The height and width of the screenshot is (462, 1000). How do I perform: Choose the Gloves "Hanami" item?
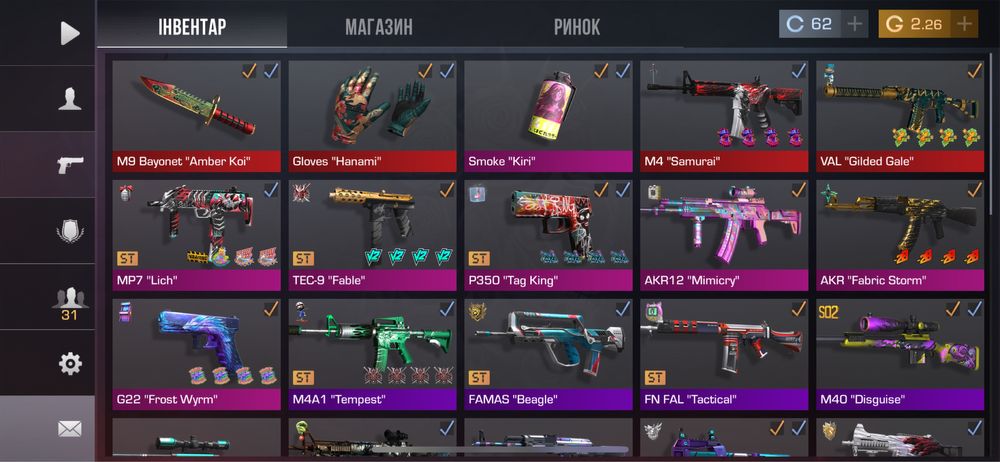pos(372,115)
